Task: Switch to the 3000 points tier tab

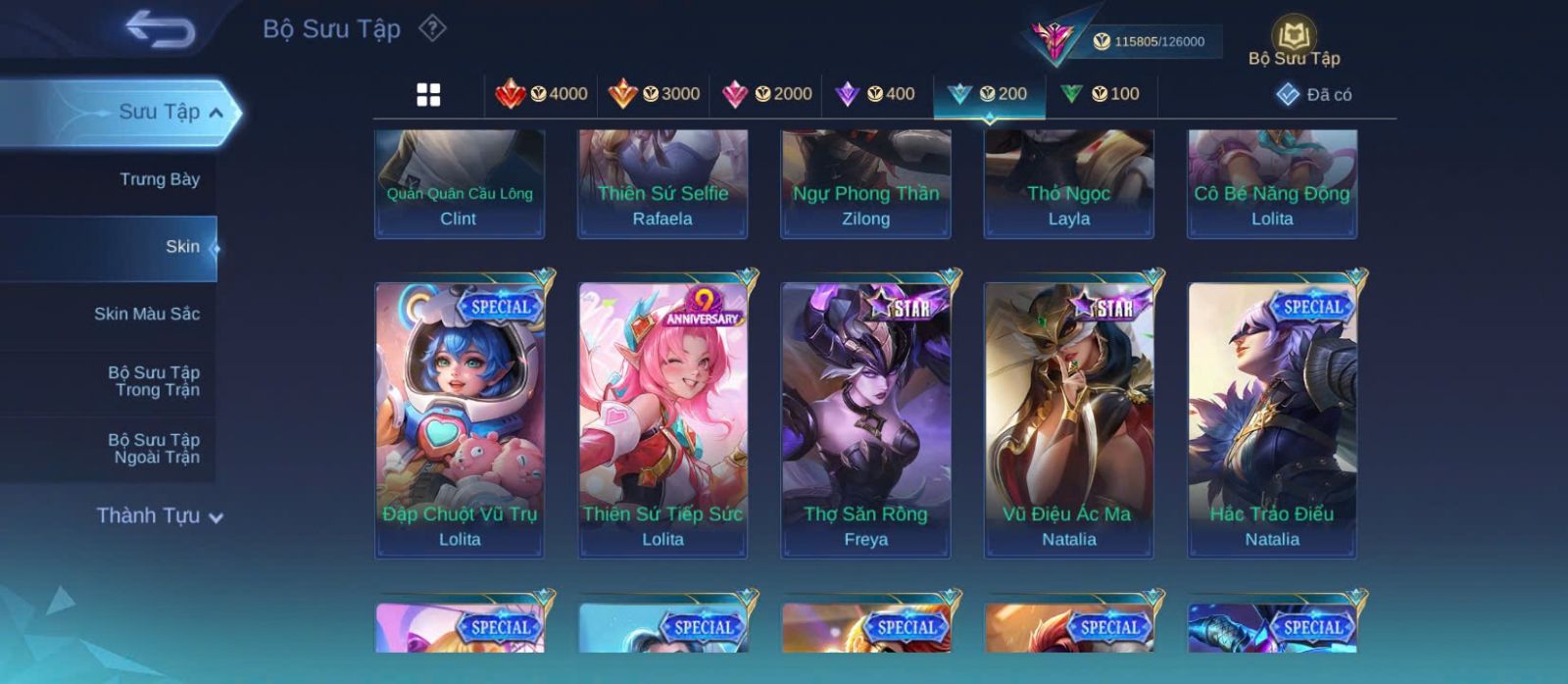Action: (x=654, y=94)
